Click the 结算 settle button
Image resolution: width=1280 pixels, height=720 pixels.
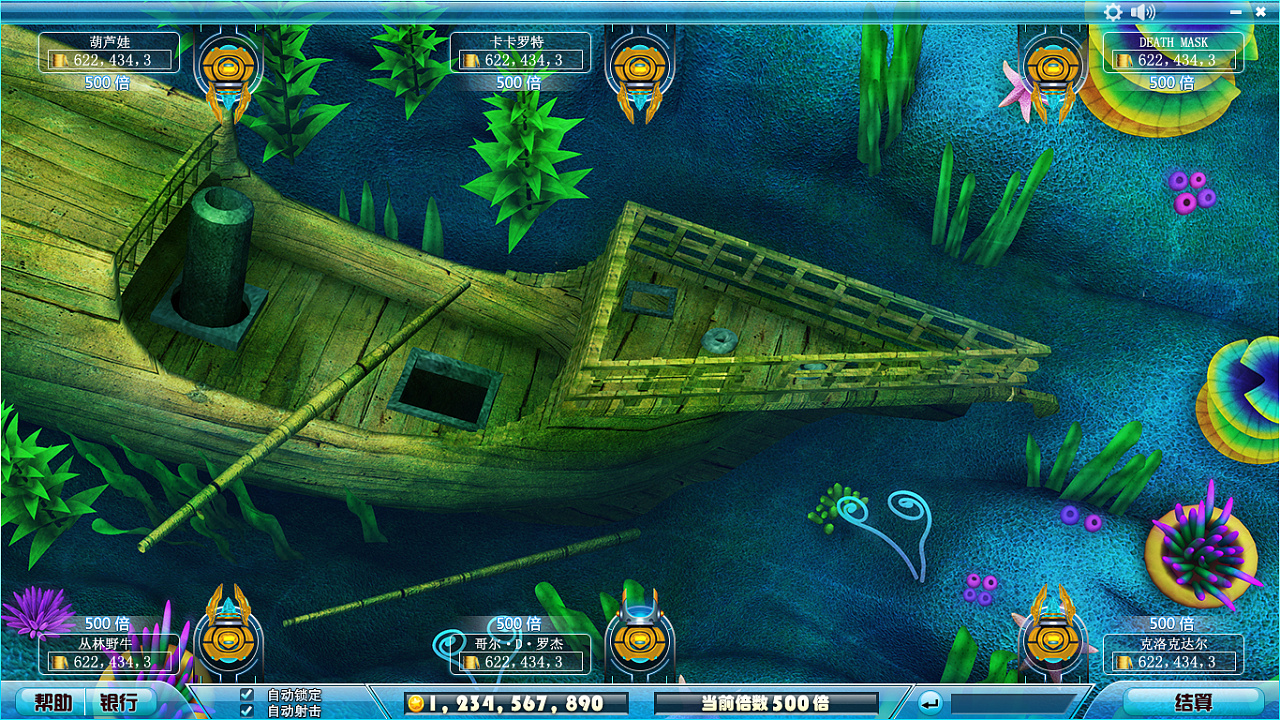pos(1193,702)
